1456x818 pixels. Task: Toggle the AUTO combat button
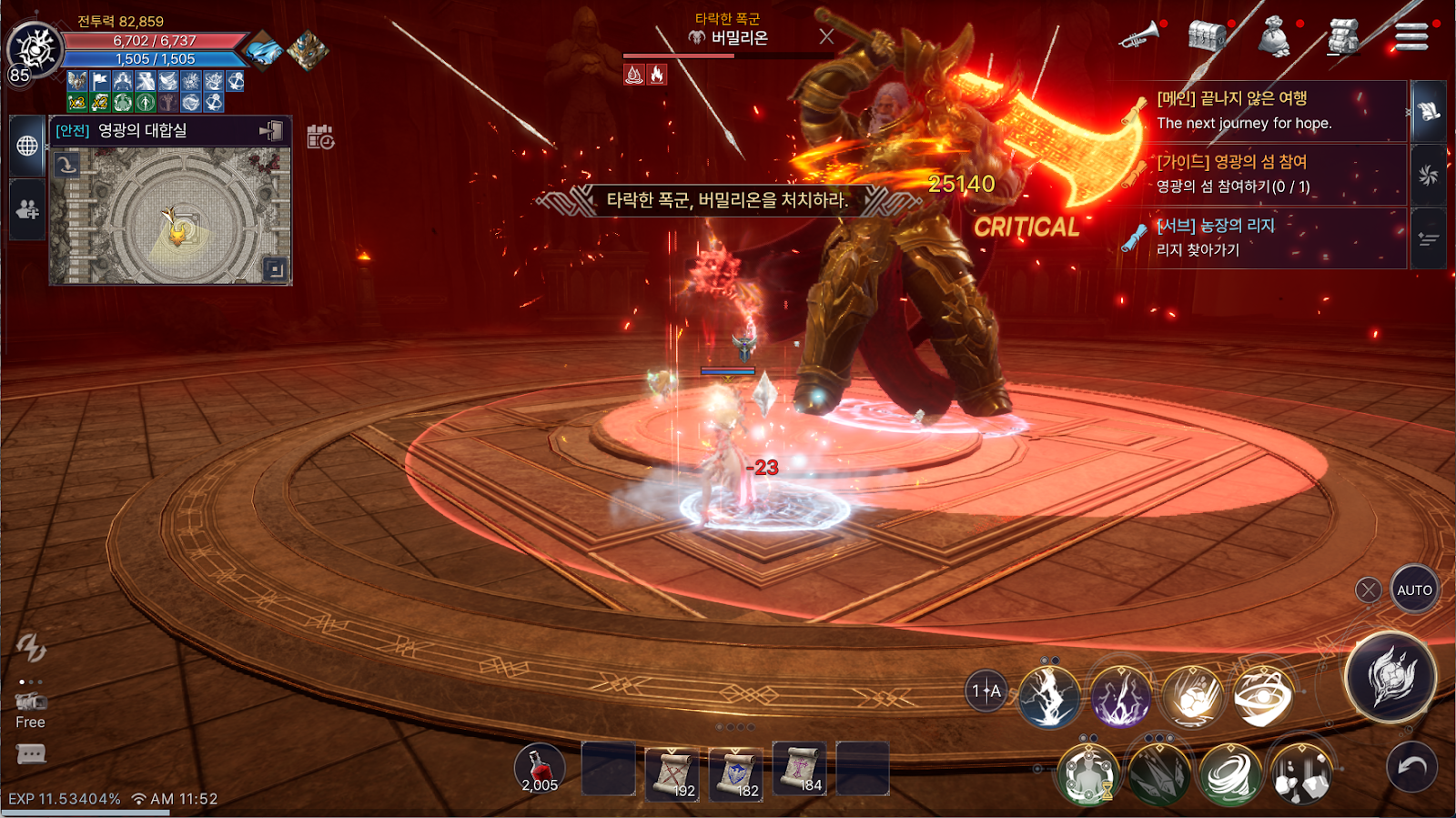pos(1414,590)
